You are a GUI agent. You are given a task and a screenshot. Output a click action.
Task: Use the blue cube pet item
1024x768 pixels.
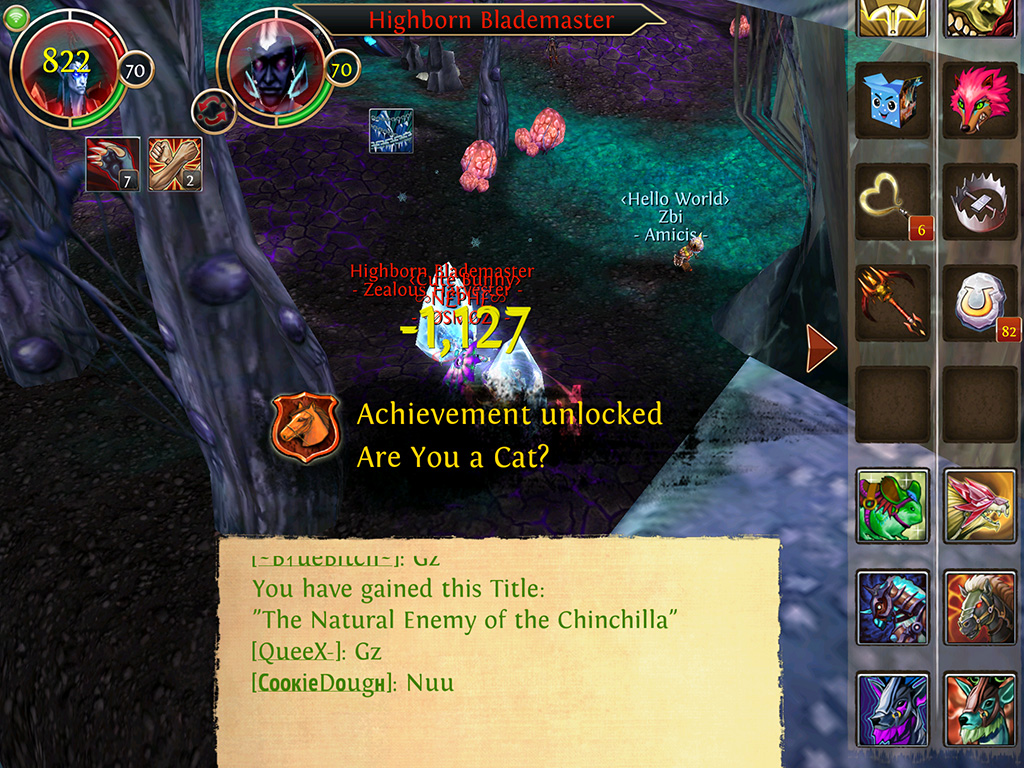coord(893,100)
